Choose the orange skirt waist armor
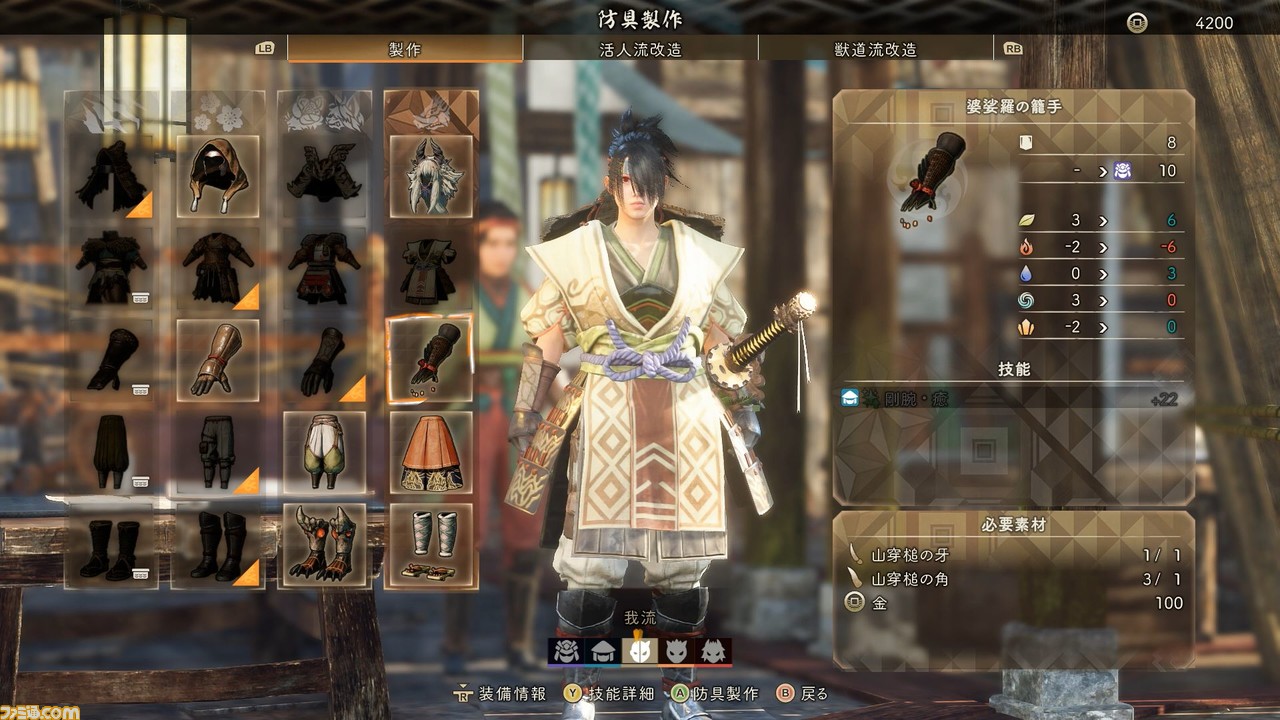 pos(431,452)
